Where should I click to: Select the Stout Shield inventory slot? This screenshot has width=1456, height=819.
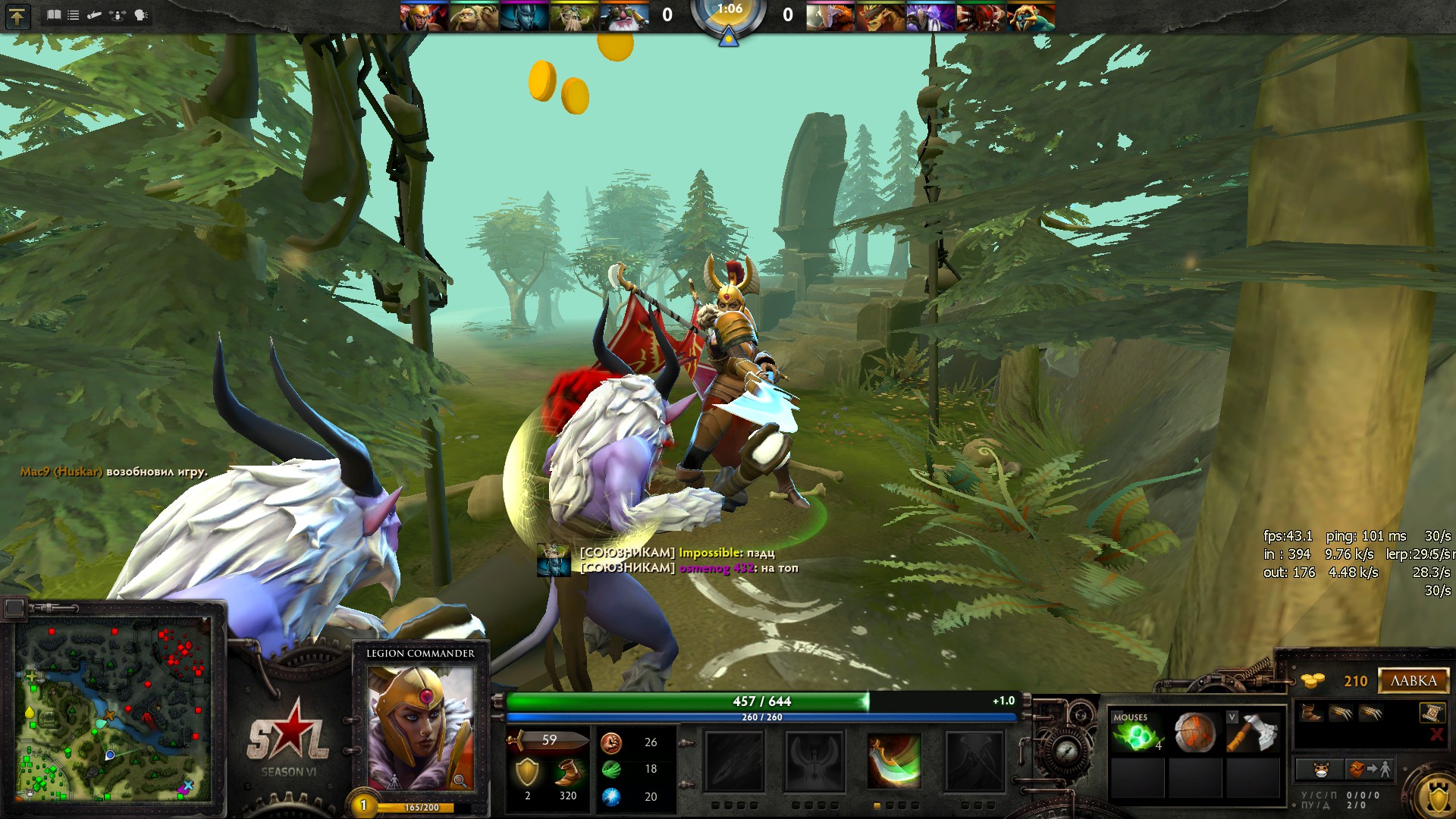pyautogui.click(x=1194, y=733)
